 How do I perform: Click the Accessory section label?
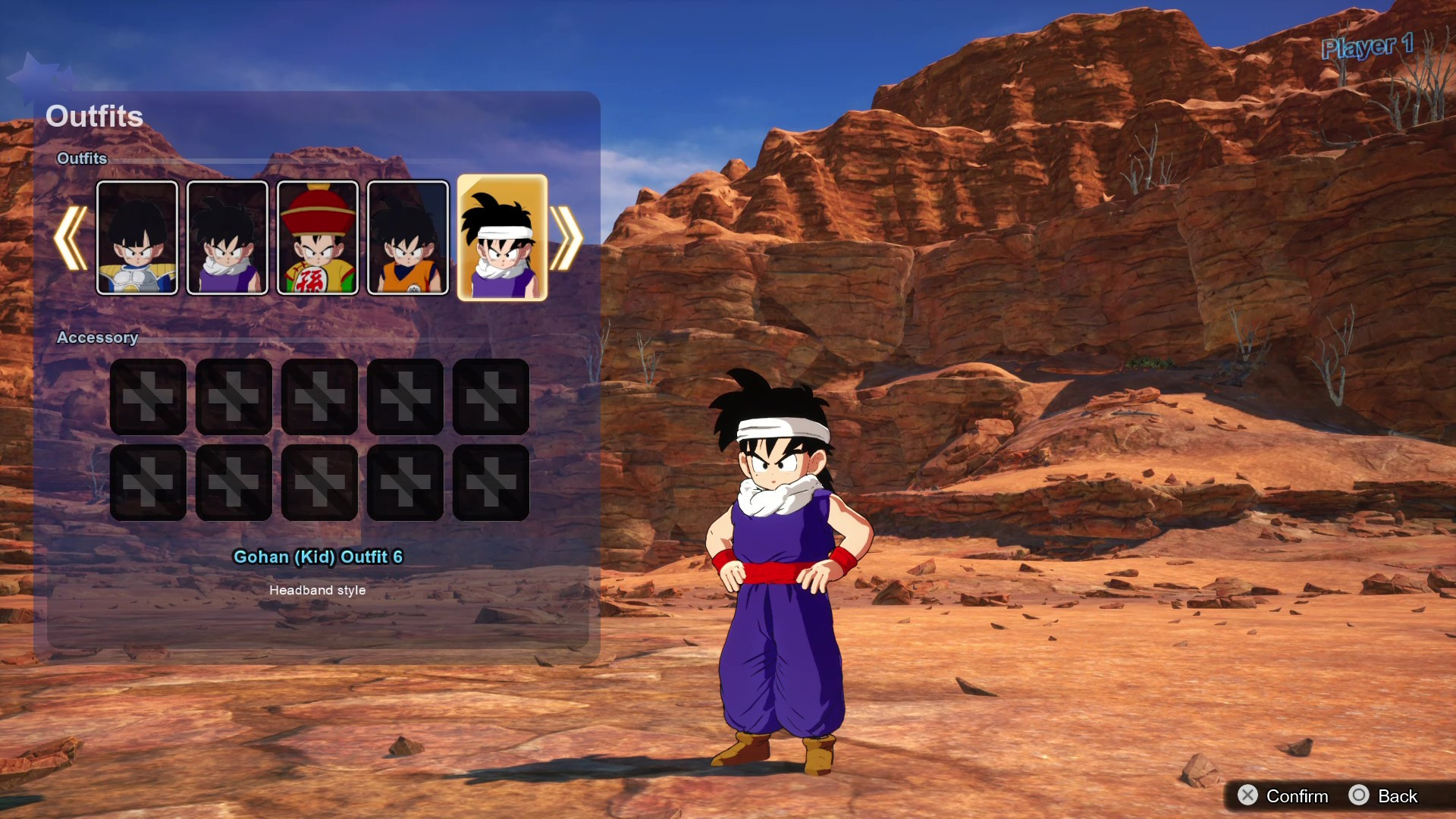[x=97, y=337]
